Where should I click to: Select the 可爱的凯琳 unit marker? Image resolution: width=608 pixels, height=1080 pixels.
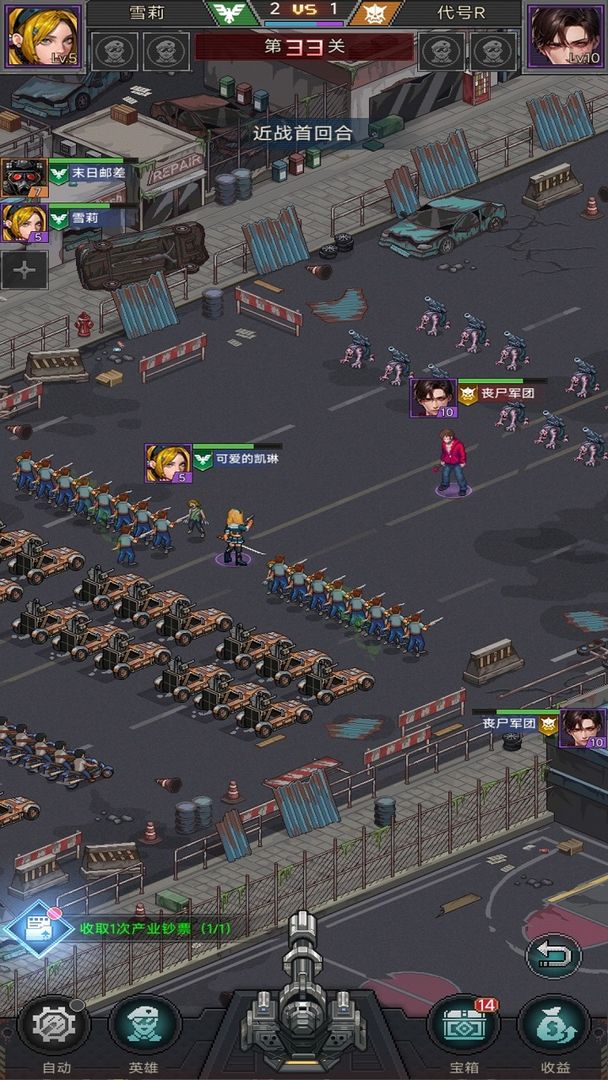point(168,463)
